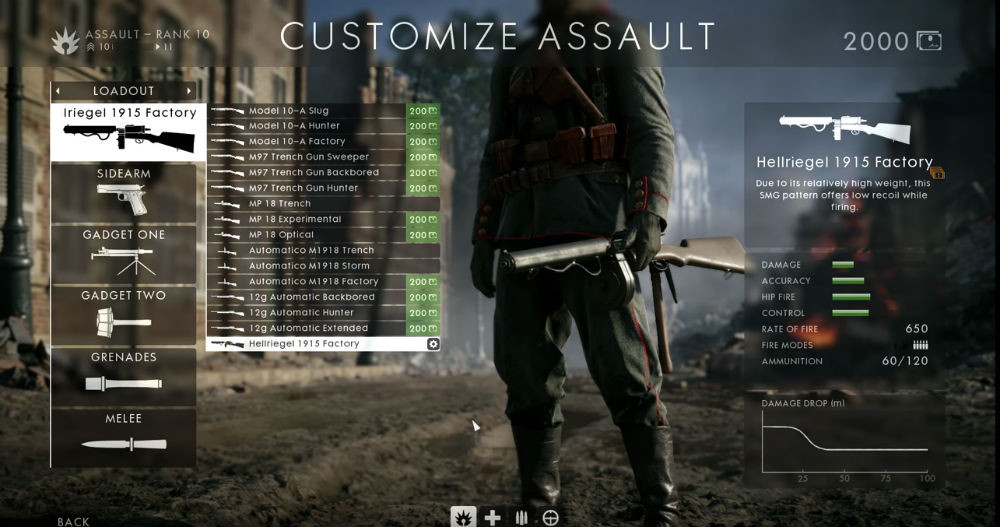Open the Melee weapon slot
Image resolution: width=1000 pixels, height=527 pixels.
pos(124,437)
